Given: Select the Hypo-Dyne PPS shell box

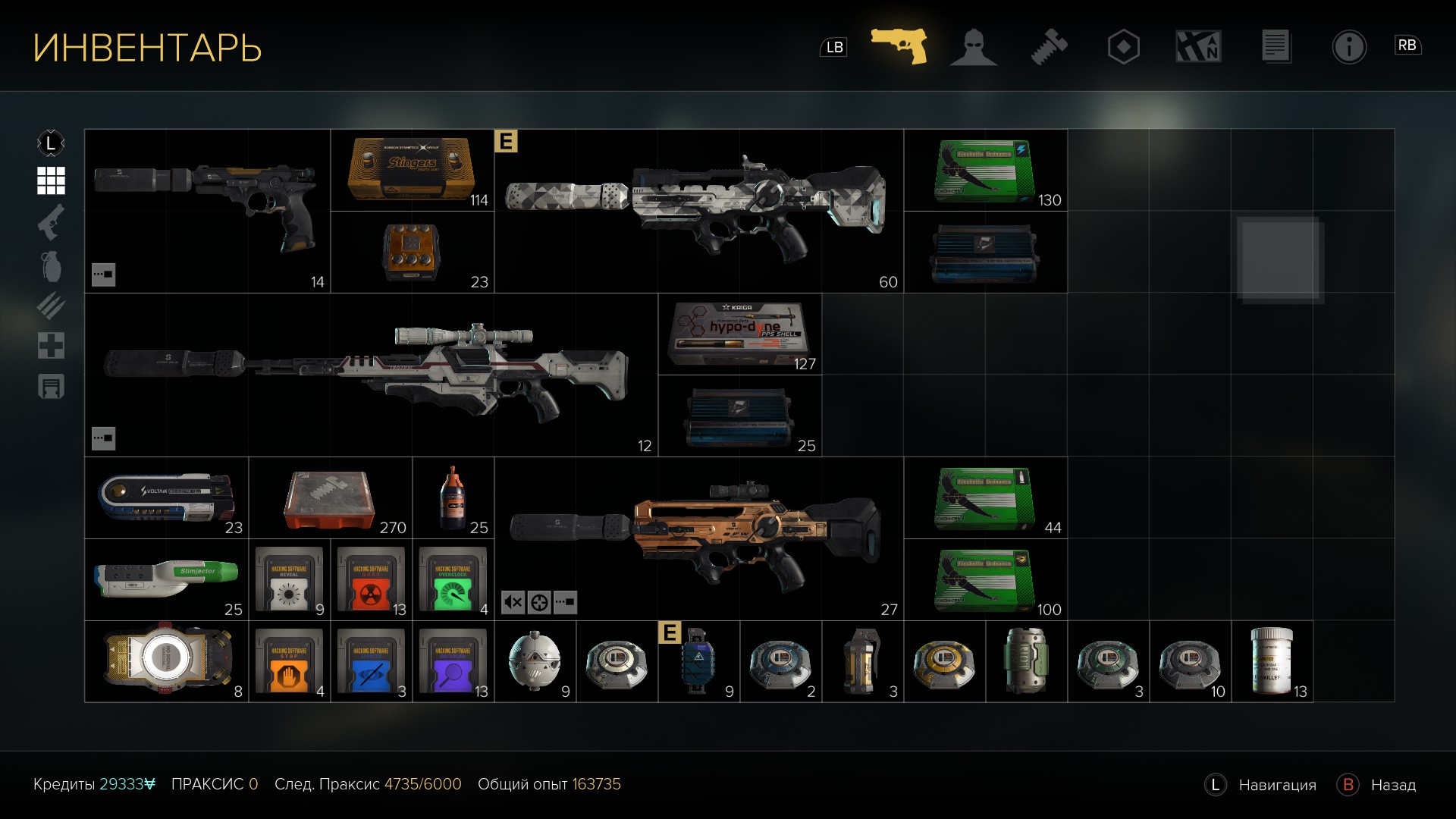Looking at the screenshot, I should [x=739, y=334].
